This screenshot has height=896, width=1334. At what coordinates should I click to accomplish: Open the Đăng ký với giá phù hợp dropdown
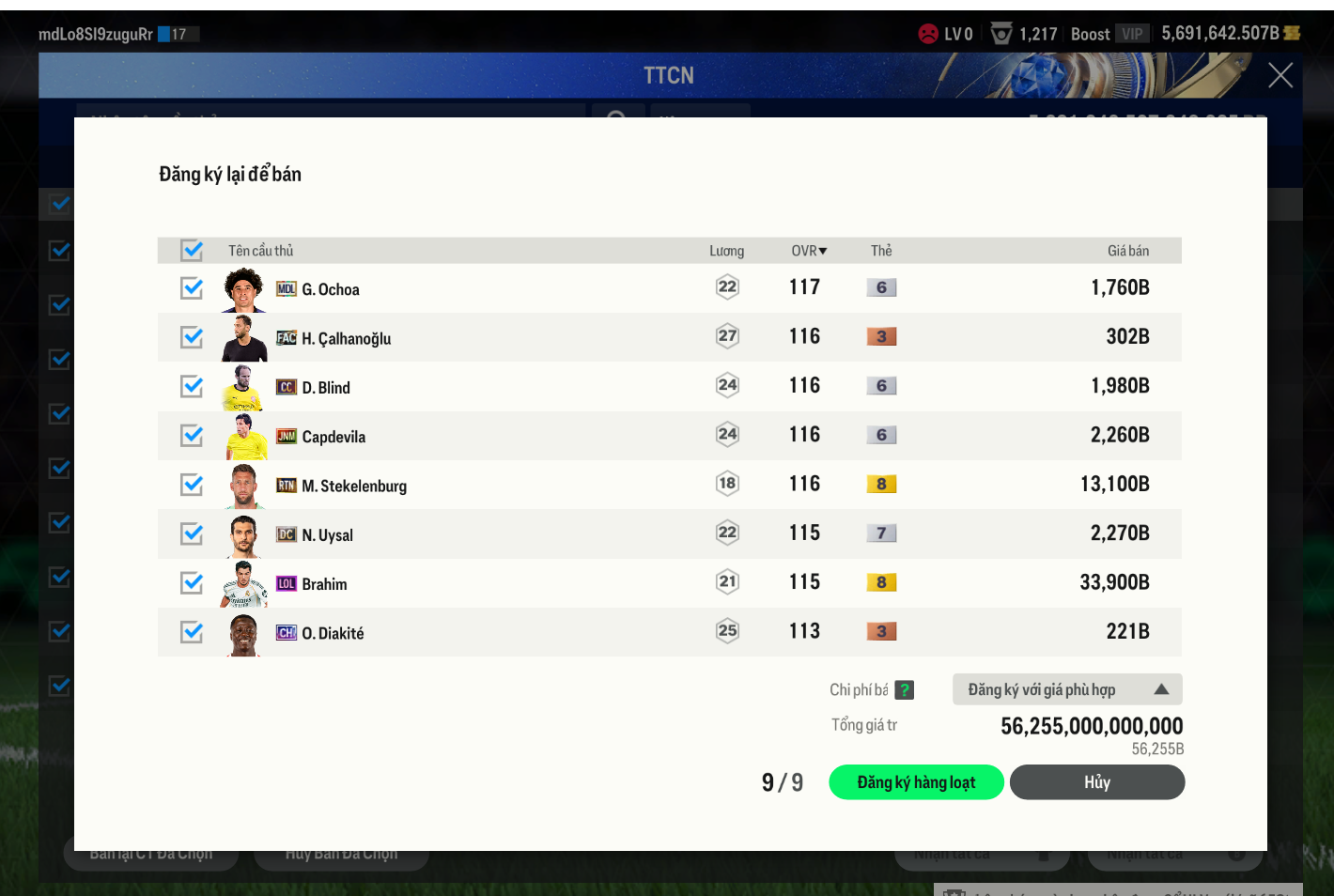coord(1066,689)
